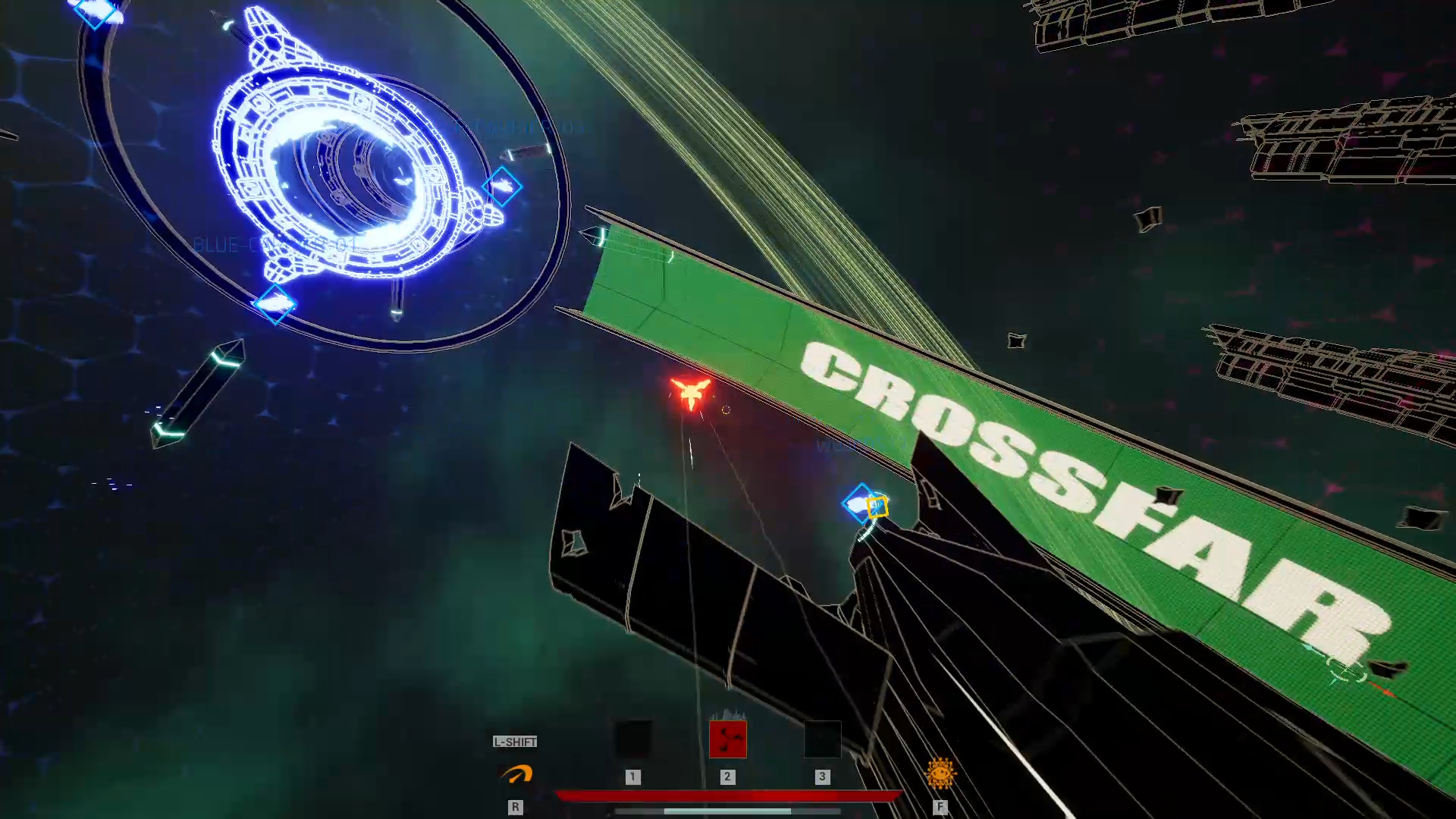Image resolution: width=1456 pixels, height=819 pixels.
Task: Expand the F keybind indicator
Action: 940,808
